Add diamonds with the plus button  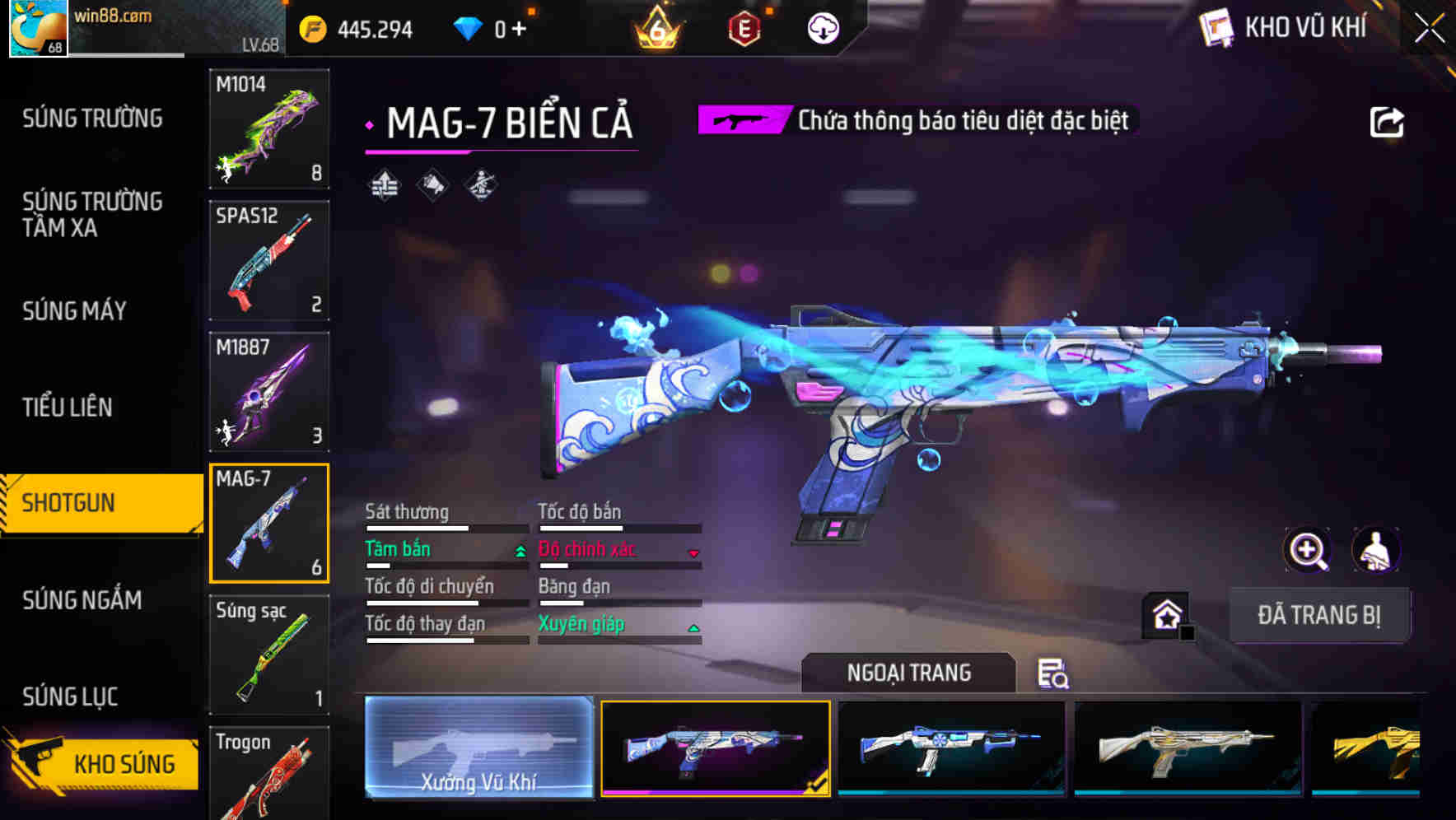(519, 30)
